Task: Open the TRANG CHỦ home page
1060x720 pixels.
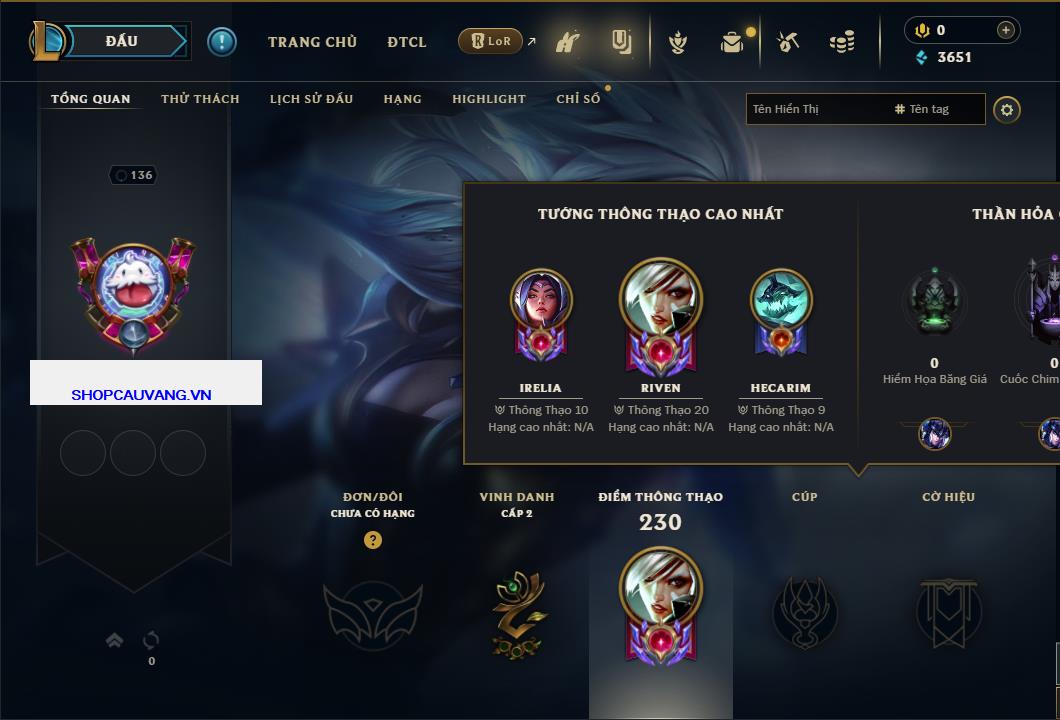Action: tap(312, 42)
